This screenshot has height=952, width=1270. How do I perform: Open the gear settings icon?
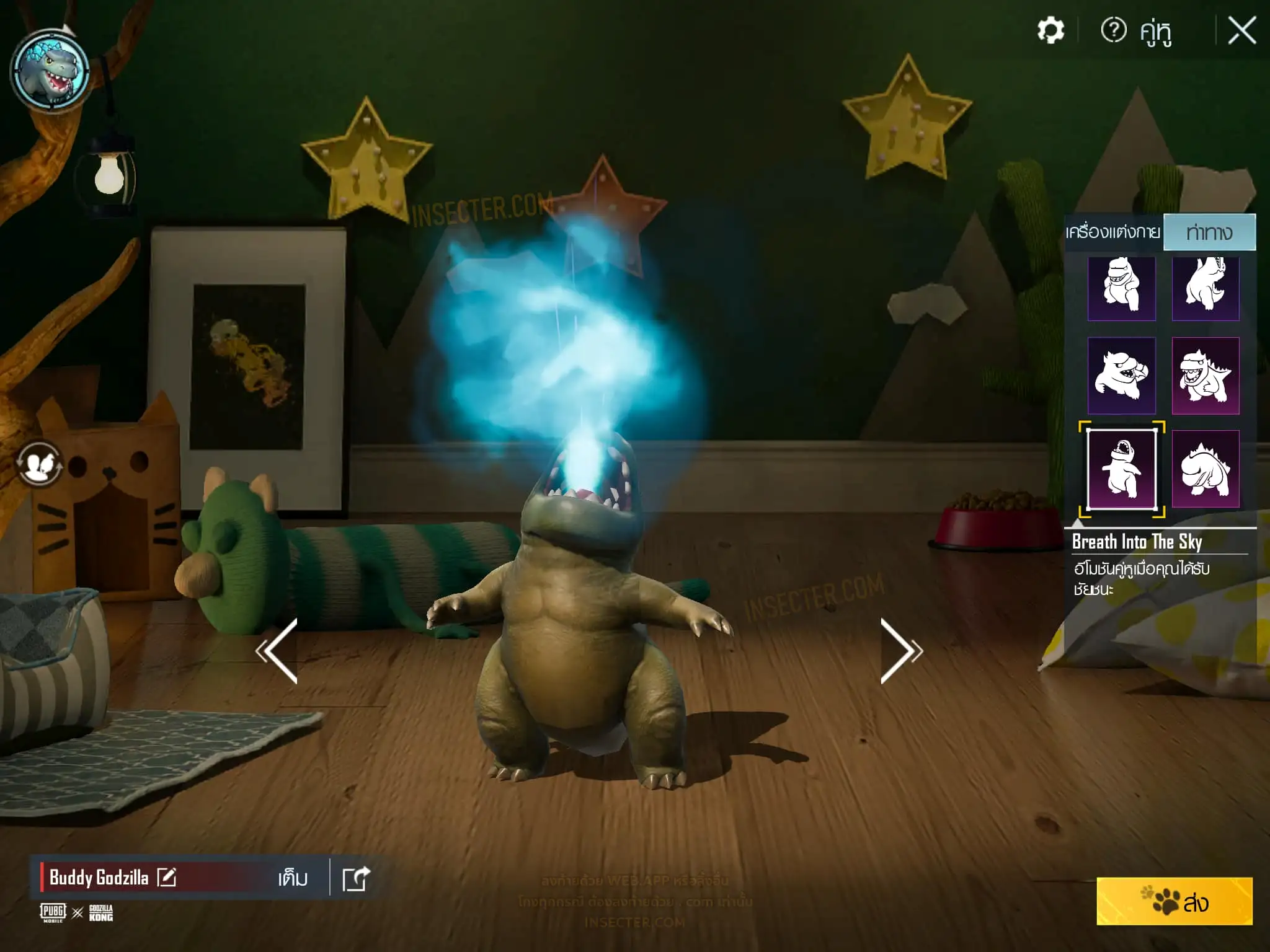(x=1050, y=30)
